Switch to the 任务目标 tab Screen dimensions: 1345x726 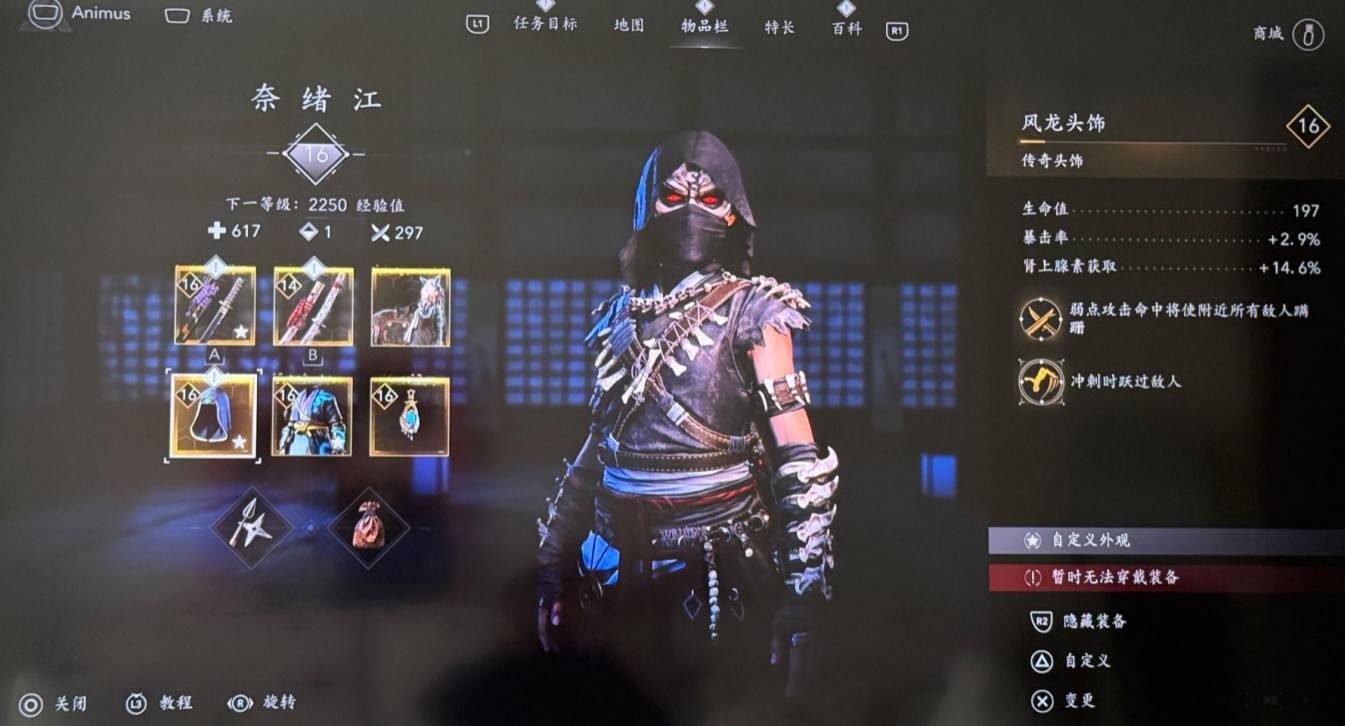pyautogui.click(x=545, y=25)
